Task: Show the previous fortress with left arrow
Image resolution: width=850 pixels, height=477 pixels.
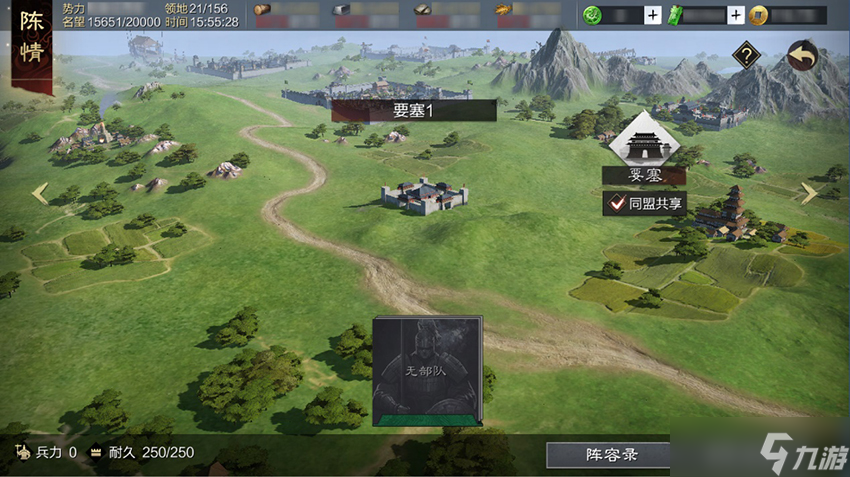Action: point(40,193)
